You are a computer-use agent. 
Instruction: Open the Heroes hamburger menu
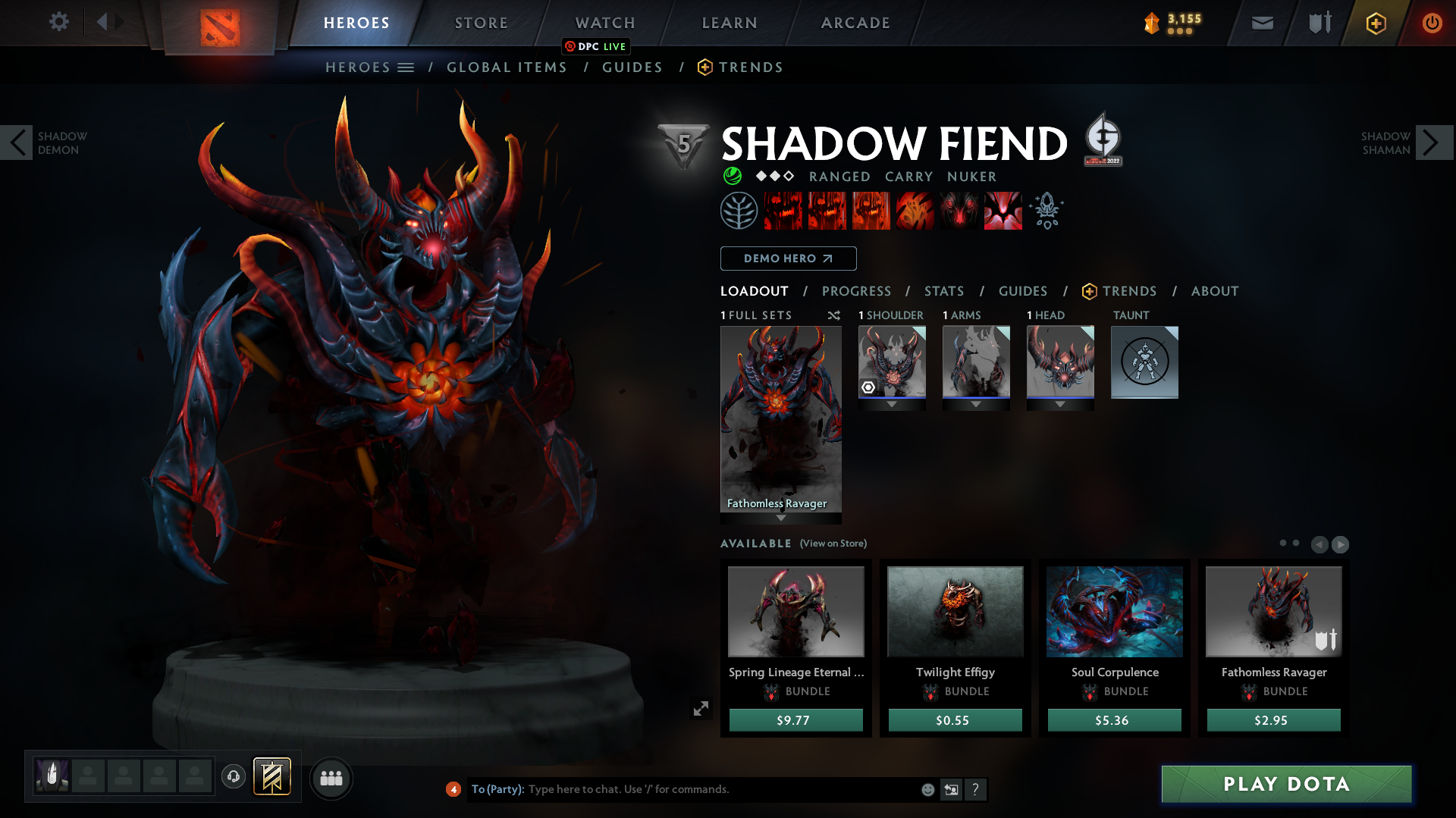point(408,67)
